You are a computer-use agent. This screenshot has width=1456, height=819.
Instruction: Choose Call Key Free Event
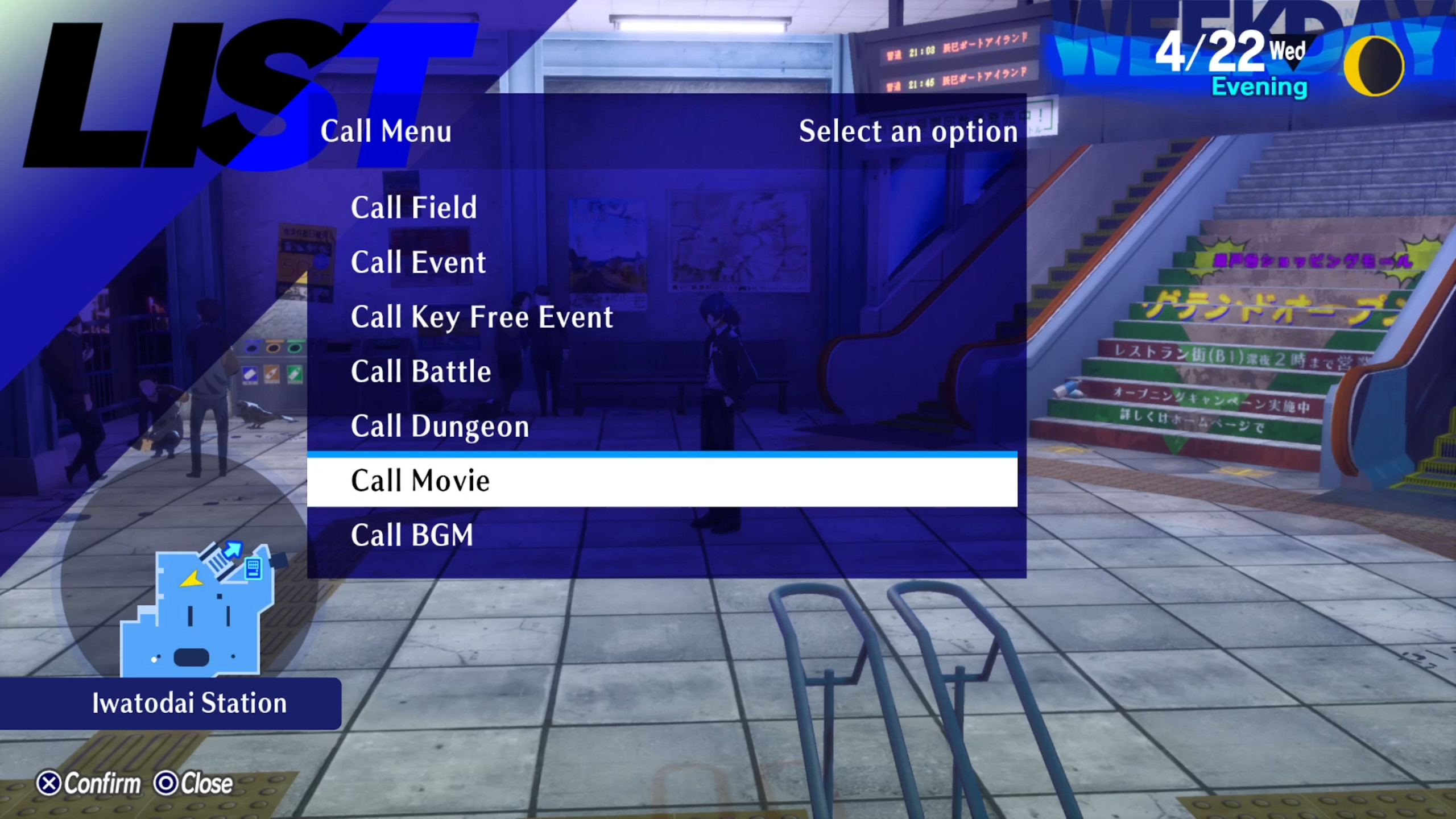point(481,317)
